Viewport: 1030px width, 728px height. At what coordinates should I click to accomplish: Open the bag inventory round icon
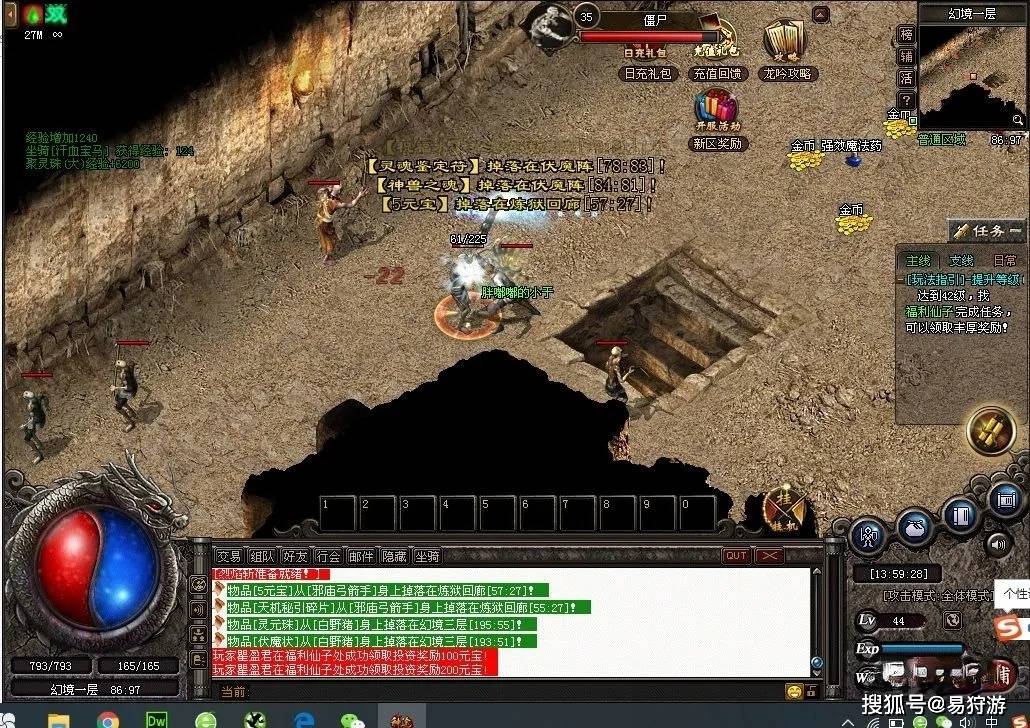pos(915,526)
